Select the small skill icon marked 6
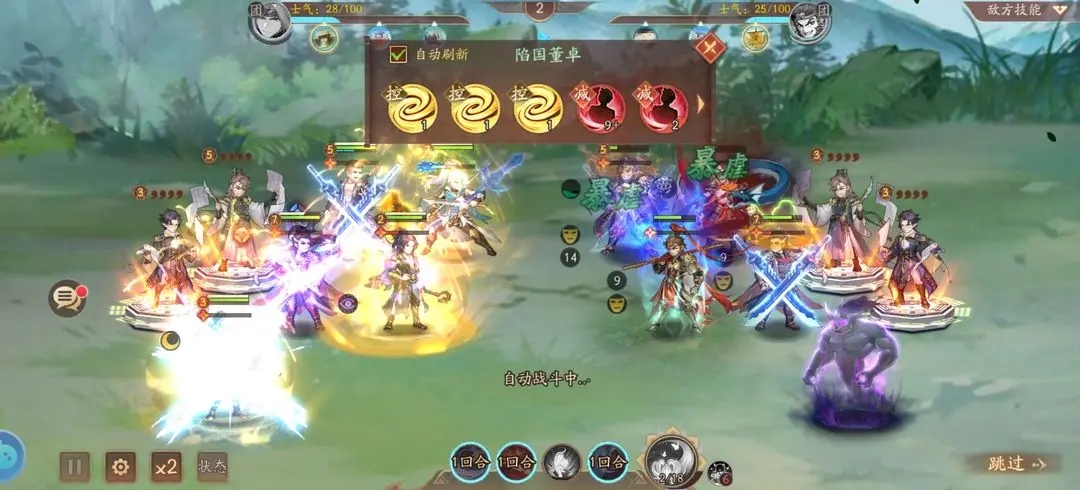This screenshot has width=1080, height=490. 719,473
